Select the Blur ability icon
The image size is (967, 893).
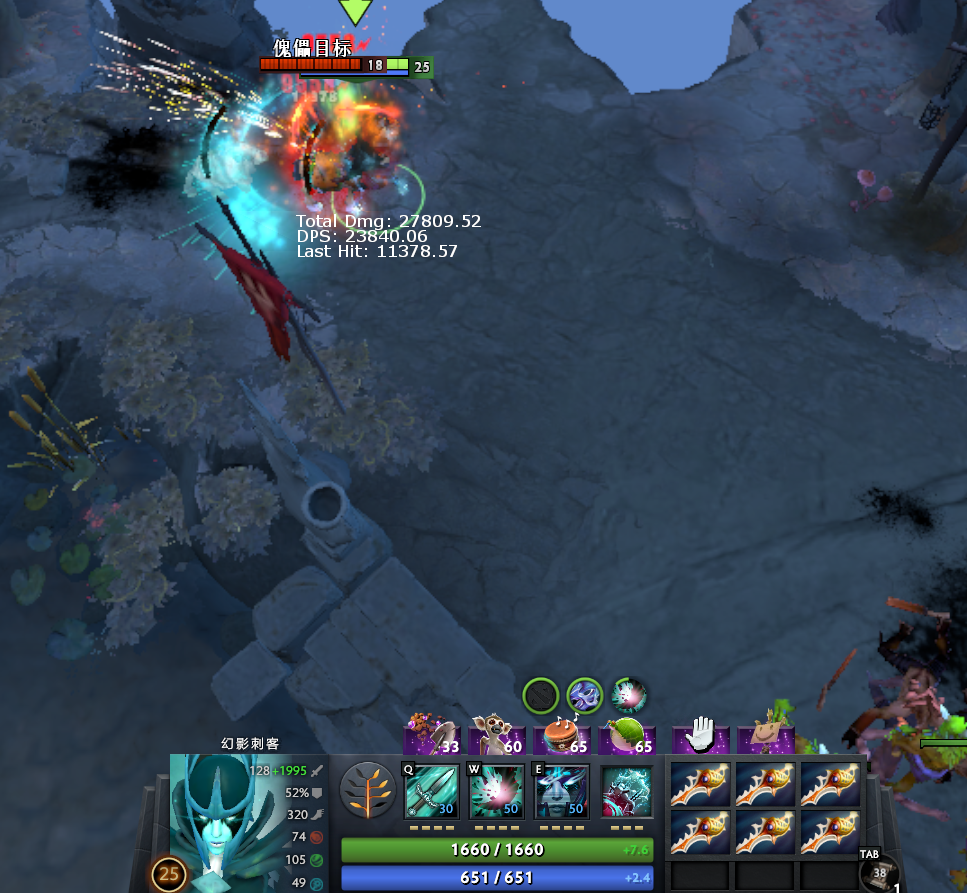pyautogui.click(x=562, y=792)
